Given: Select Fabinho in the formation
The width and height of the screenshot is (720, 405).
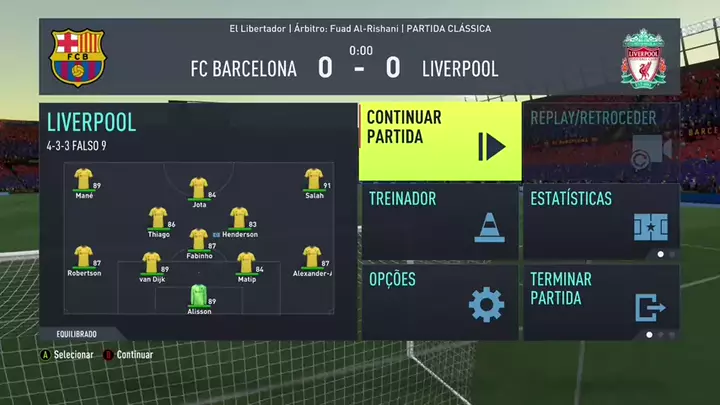Looking at the screenshot, I should coord(198,240).
